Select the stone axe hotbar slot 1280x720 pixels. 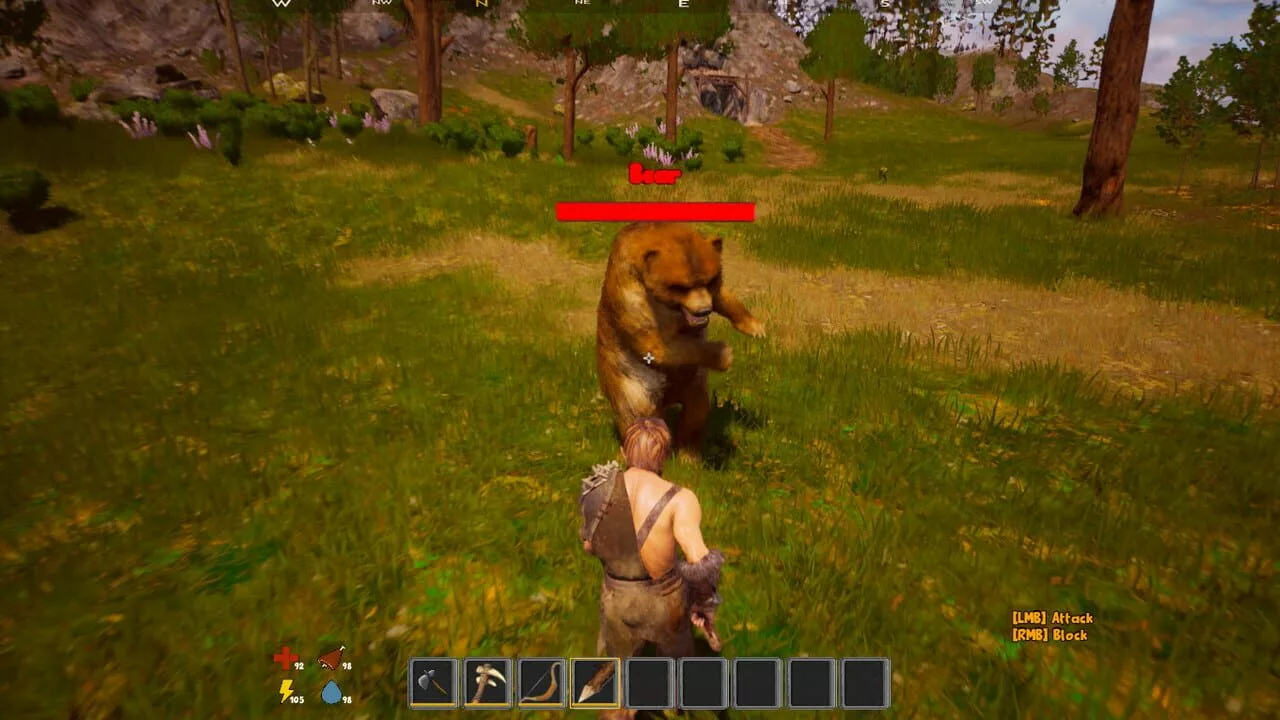coord(434,683)
